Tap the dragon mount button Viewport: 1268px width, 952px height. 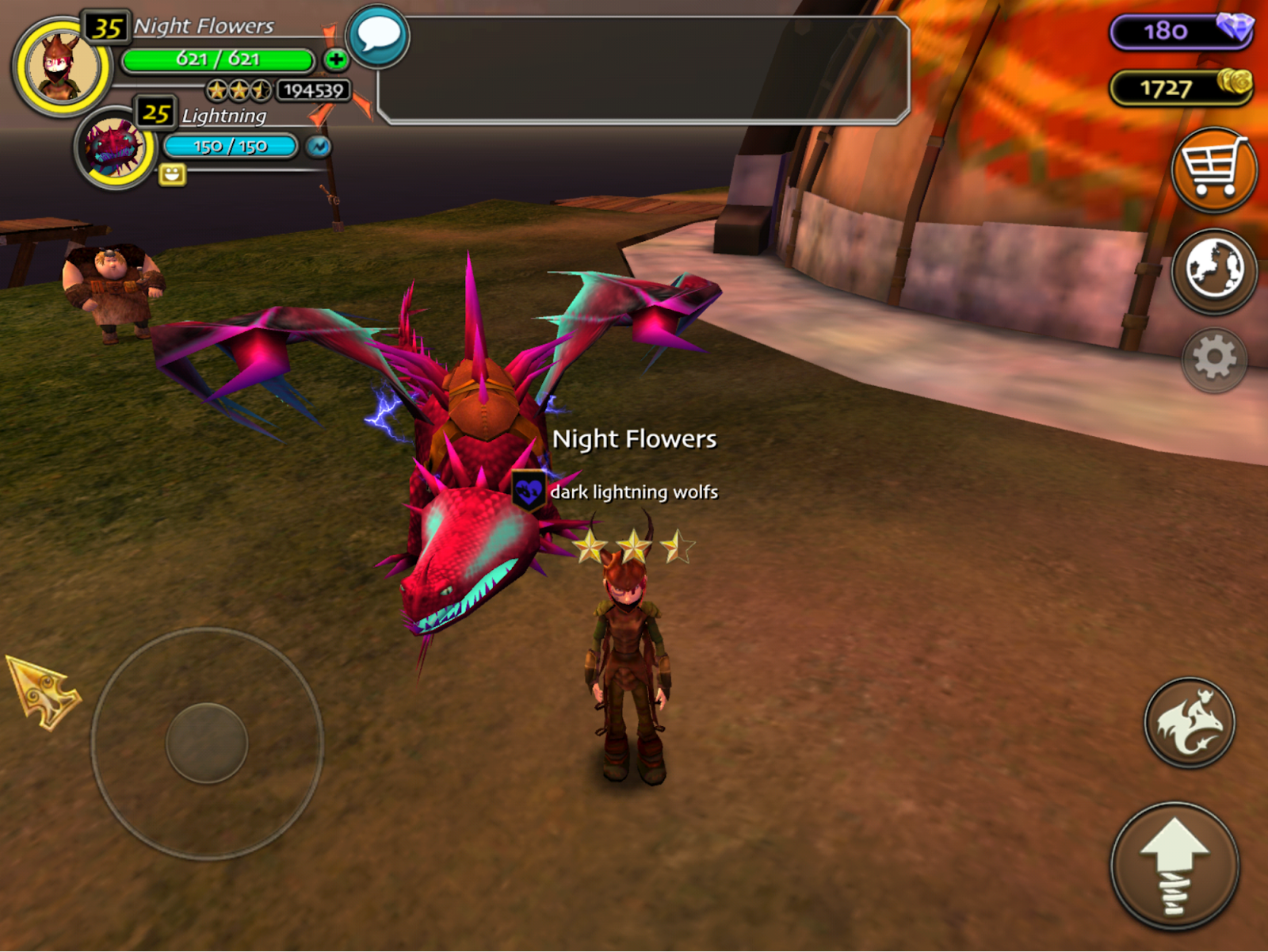1189,722
